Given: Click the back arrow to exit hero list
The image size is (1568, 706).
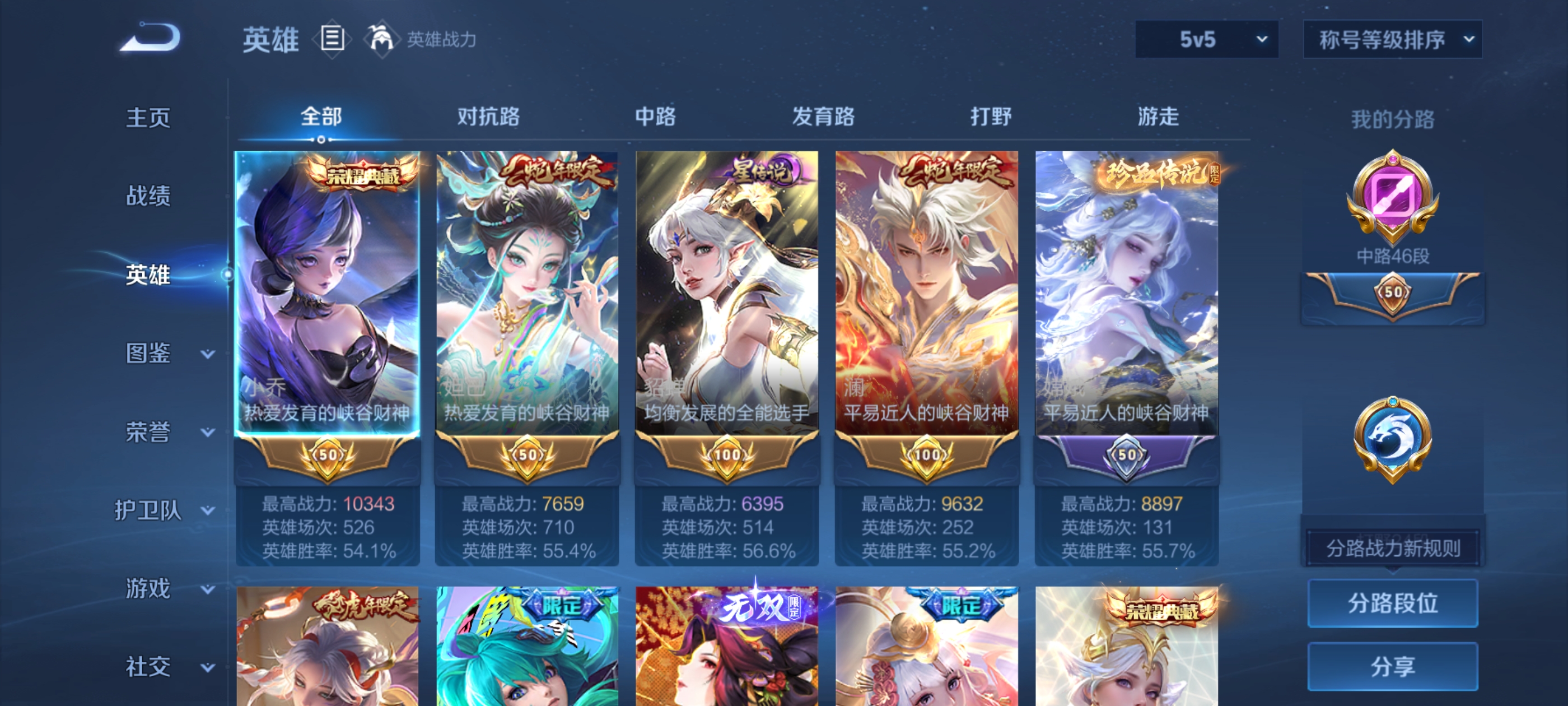Looking at the screenshot, I should pos(149,36).
